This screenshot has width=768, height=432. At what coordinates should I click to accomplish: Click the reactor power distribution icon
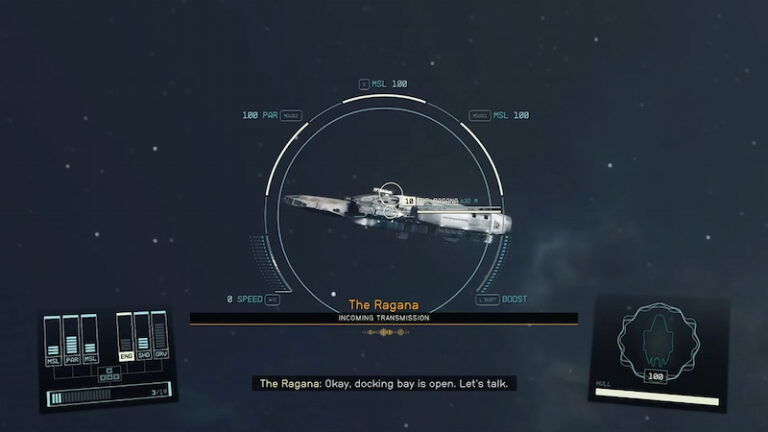109,375
